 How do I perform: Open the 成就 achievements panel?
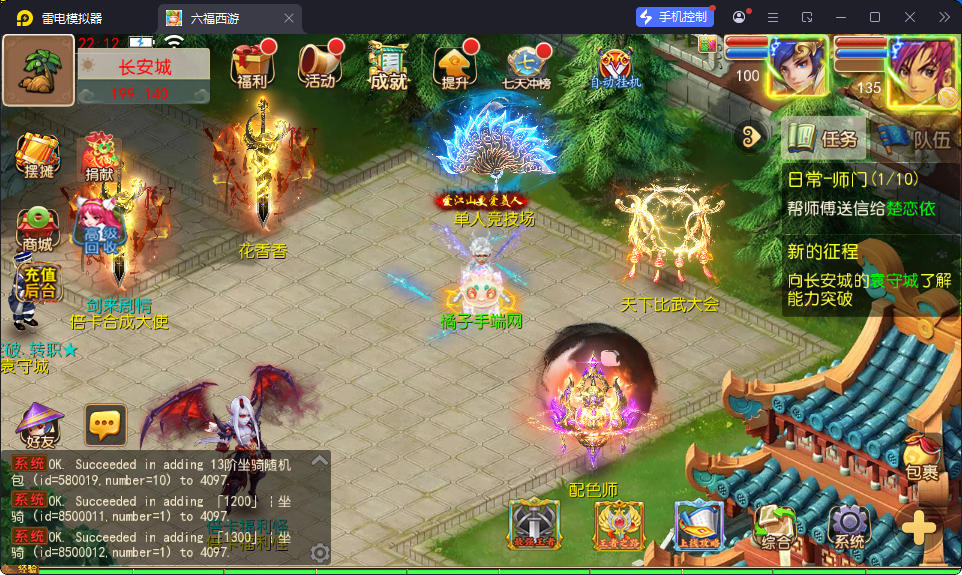[388, 66]
